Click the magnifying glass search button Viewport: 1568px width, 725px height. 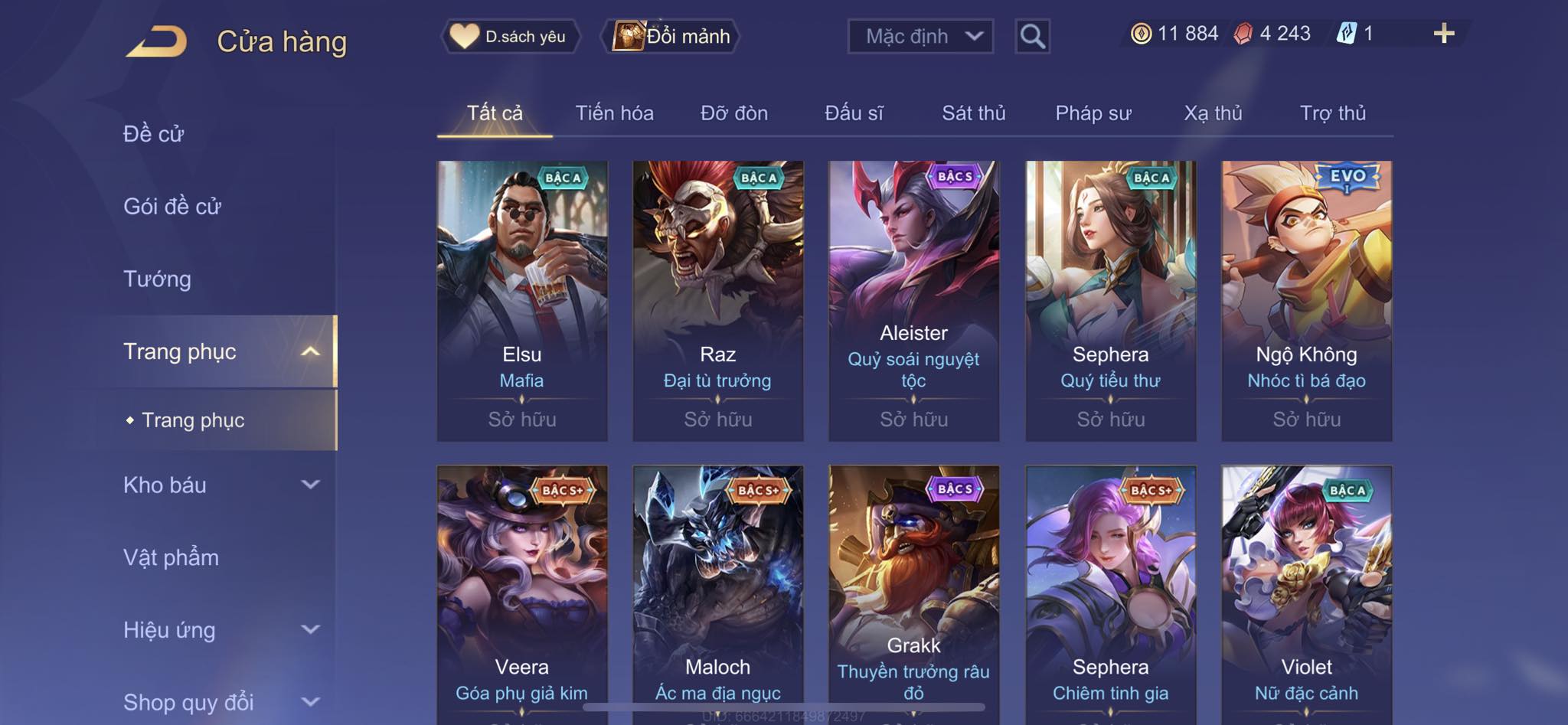pos(1032,36)
